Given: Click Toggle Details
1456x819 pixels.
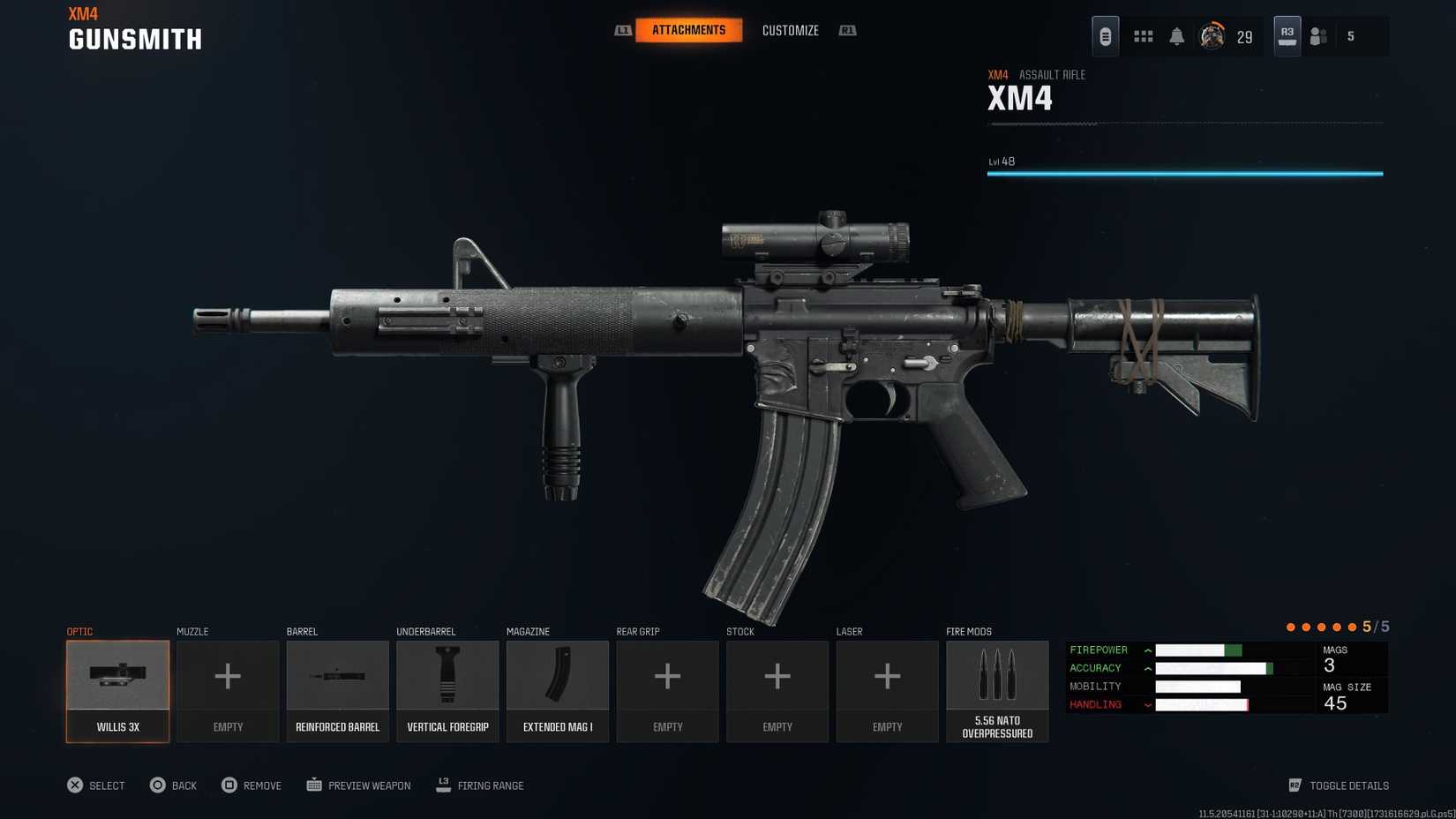Looking at the screenshot, I should [1339, 785].
